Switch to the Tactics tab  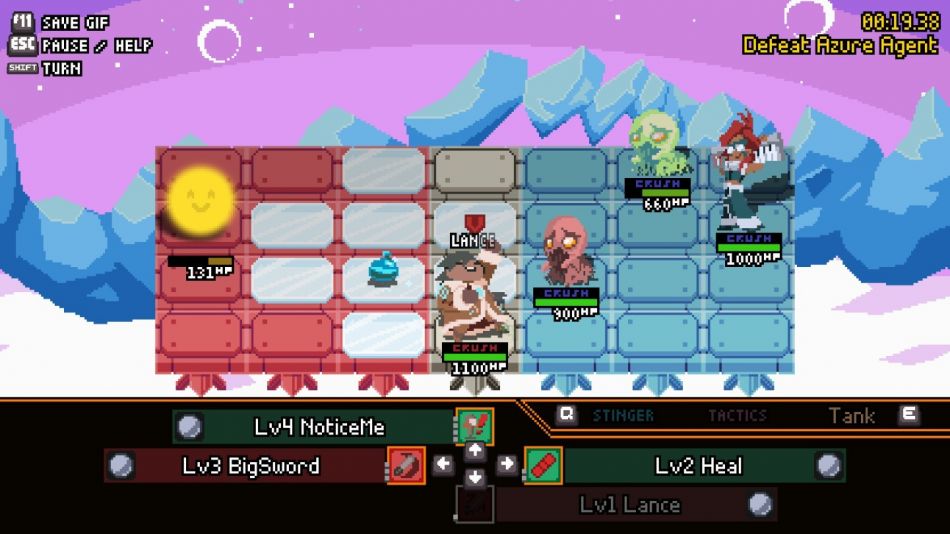click(737, 415)
